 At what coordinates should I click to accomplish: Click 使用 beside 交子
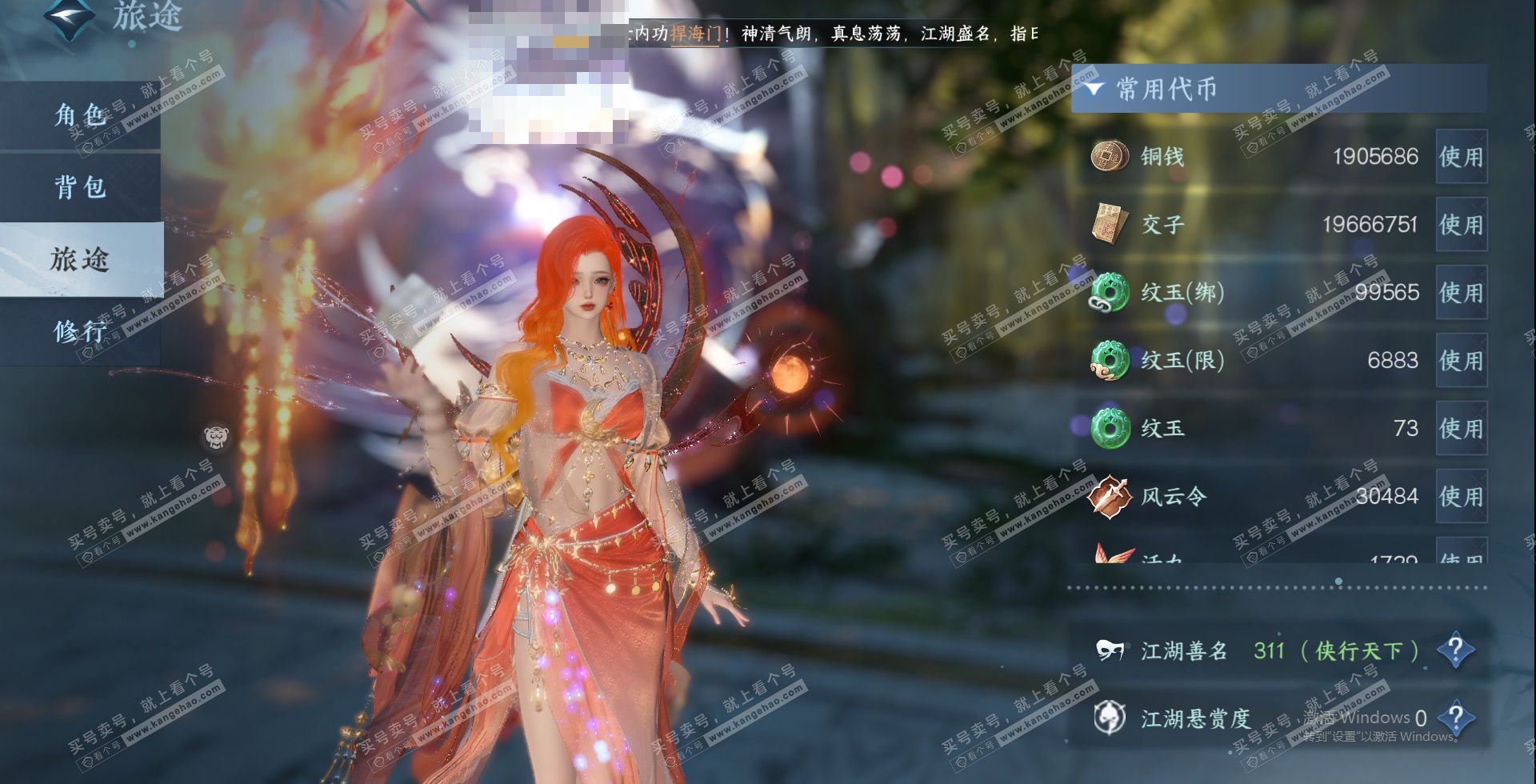coord(1461,225)
